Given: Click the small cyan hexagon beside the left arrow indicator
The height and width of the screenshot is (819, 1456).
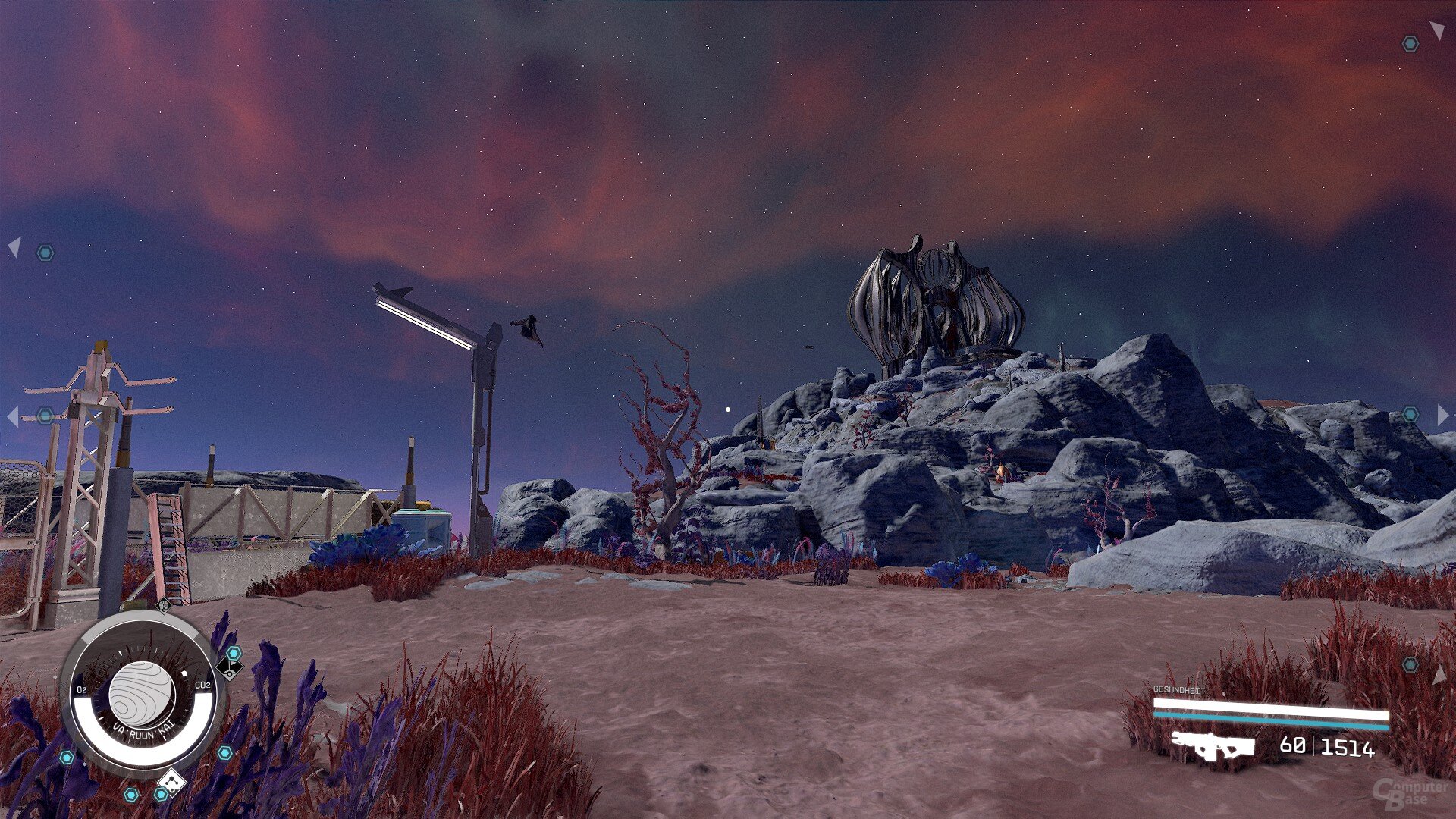Looking at the screenshot, I should [x=45, y=252].
